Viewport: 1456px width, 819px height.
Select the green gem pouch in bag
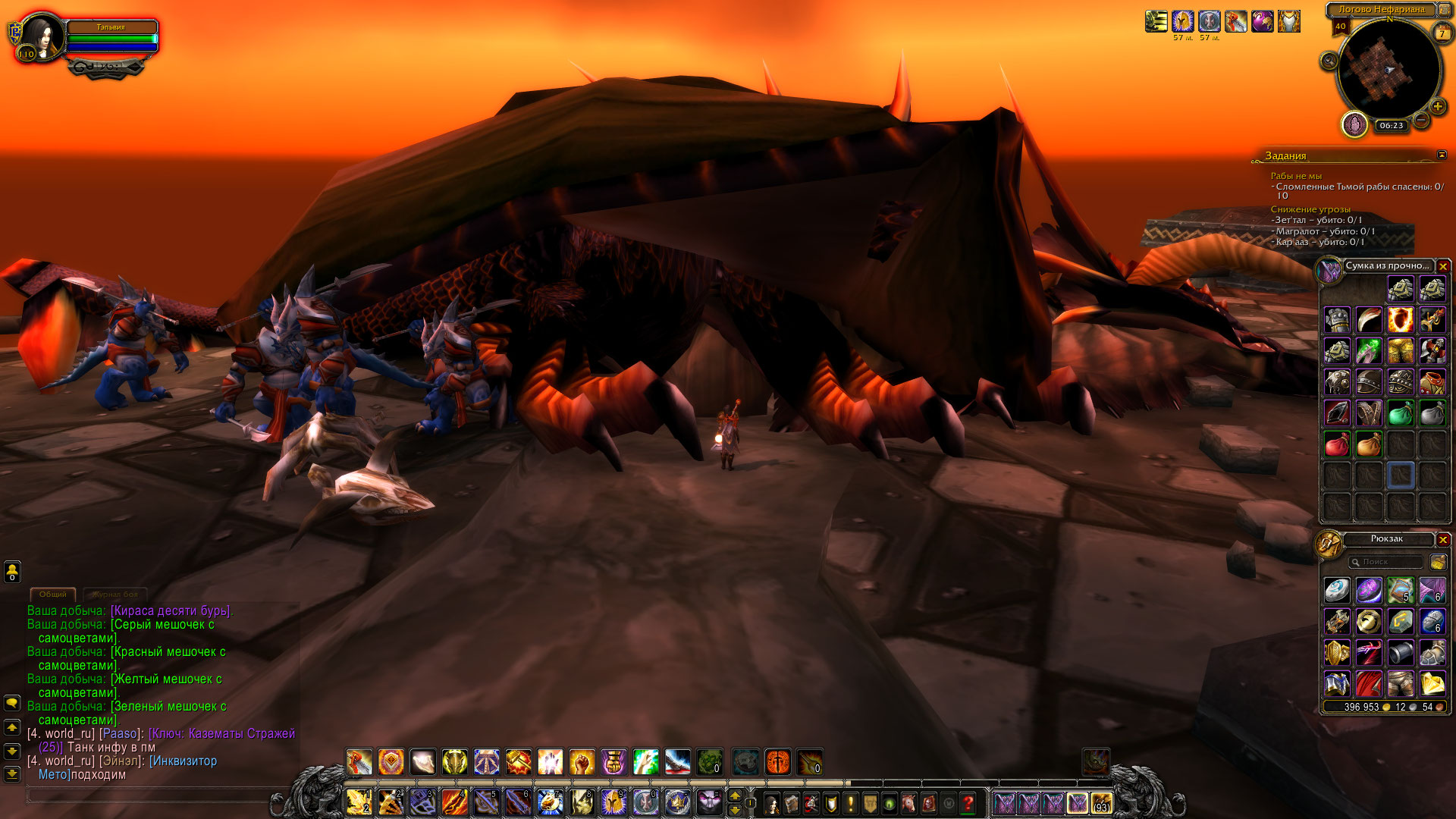1400,413
